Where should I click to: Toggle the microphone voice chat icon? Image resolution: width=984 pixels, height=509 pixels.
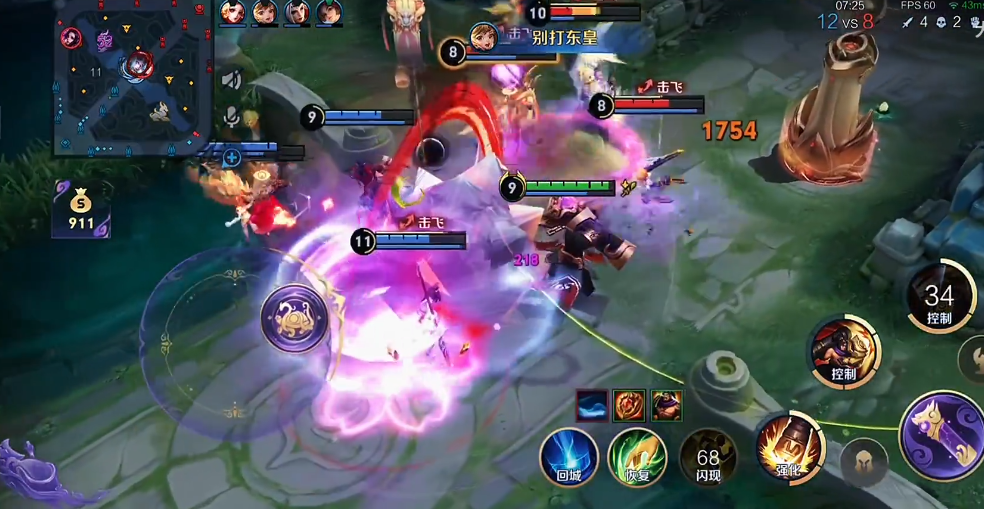click(232, 116)
